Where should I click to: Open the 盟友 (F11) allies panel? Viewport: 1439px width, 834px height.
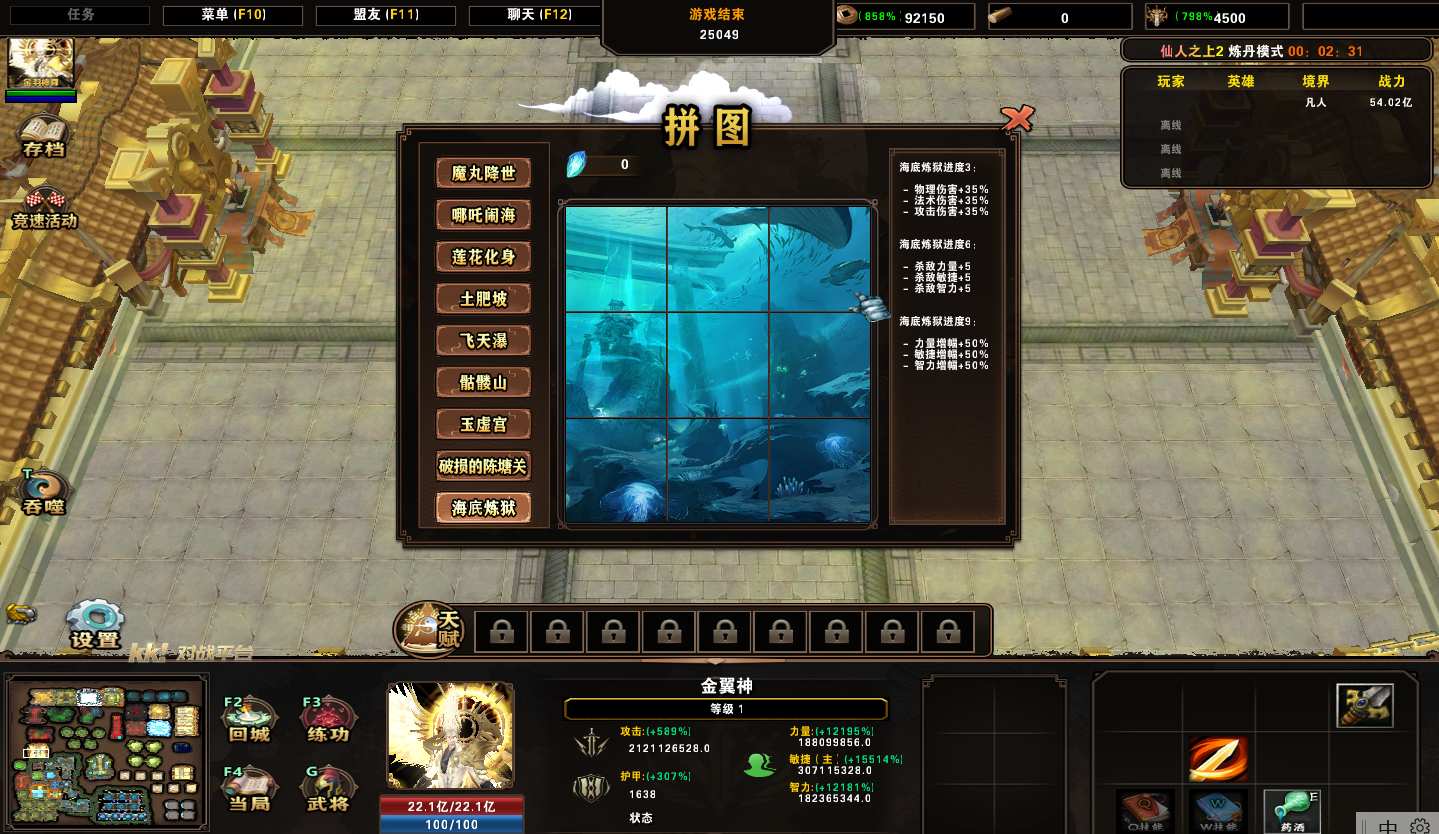pyautogui.click(x=385, y=16)
